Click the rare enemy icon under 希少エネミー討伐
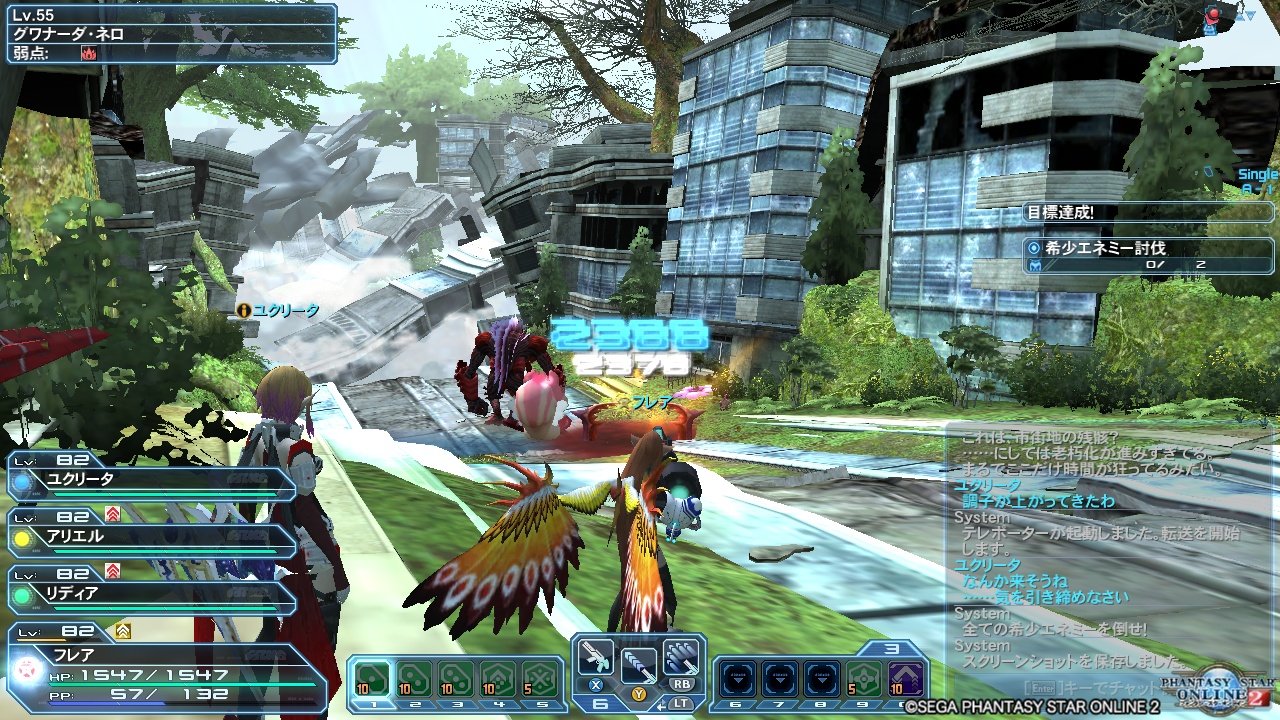1280x720 pixels. (1036, 265)
